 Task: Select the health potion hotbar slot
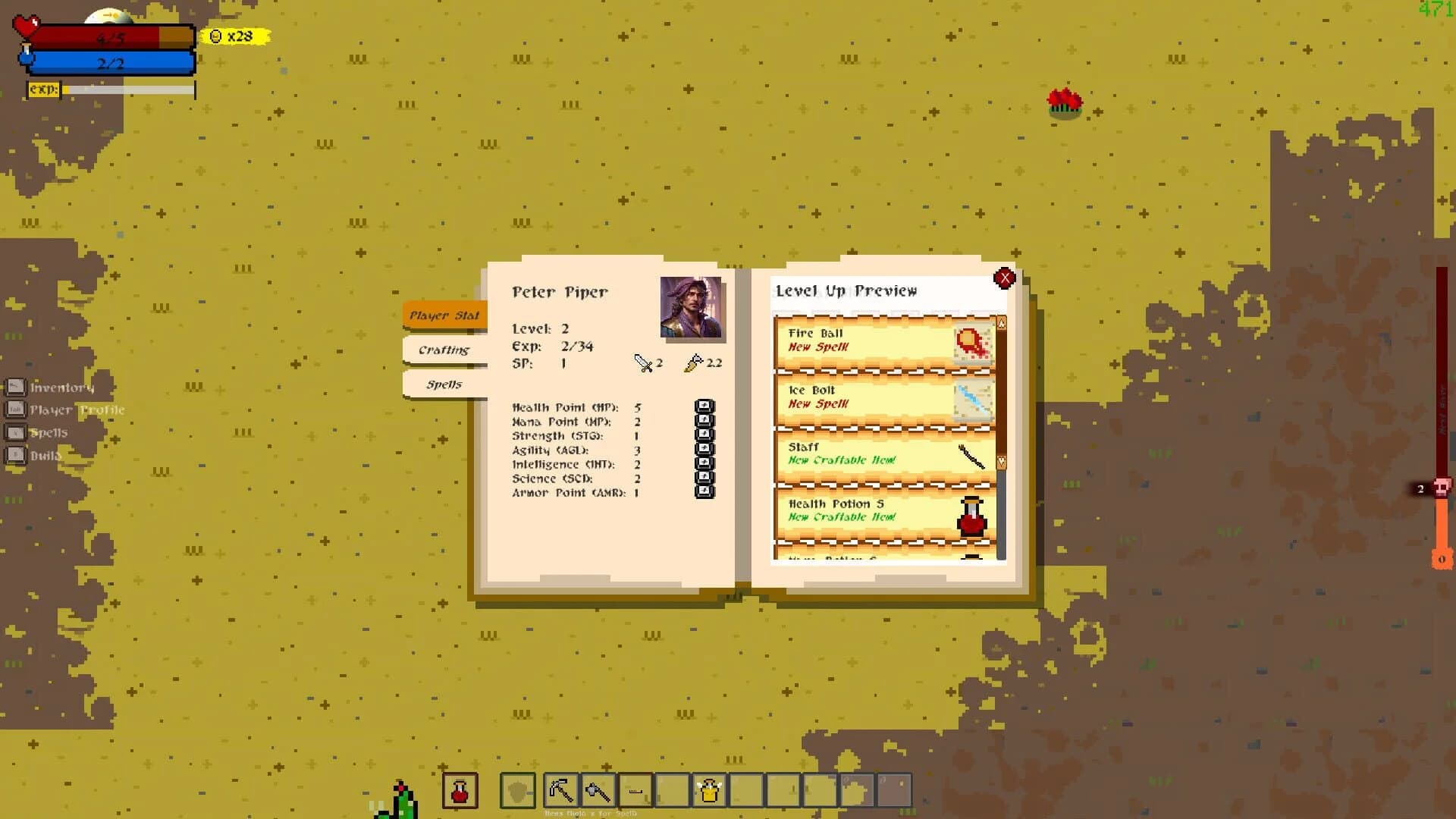point(459,789)
